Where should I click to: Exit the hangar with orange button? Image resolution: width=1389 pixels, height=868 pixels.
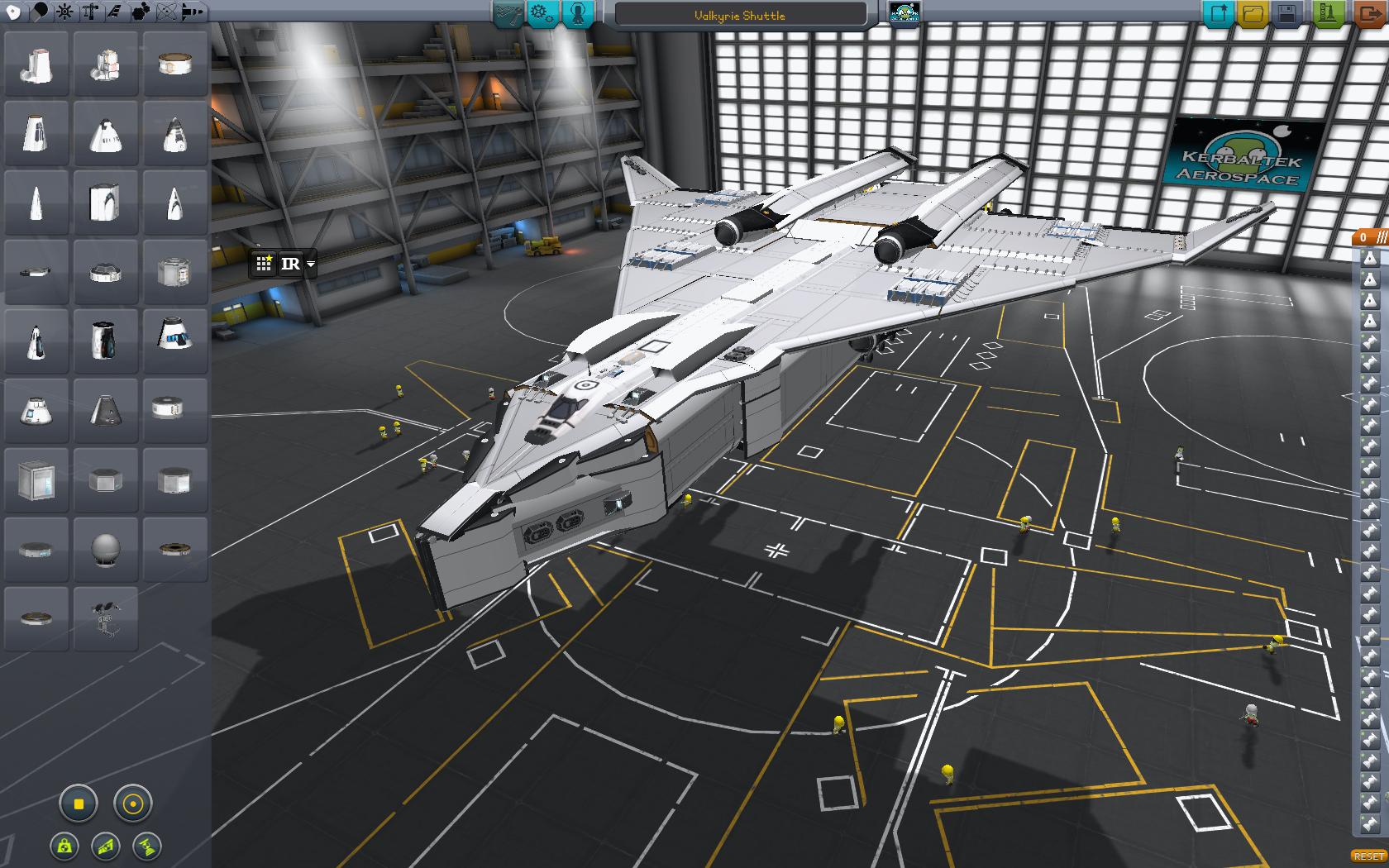pyautogui.click(x=1369, y=14)
